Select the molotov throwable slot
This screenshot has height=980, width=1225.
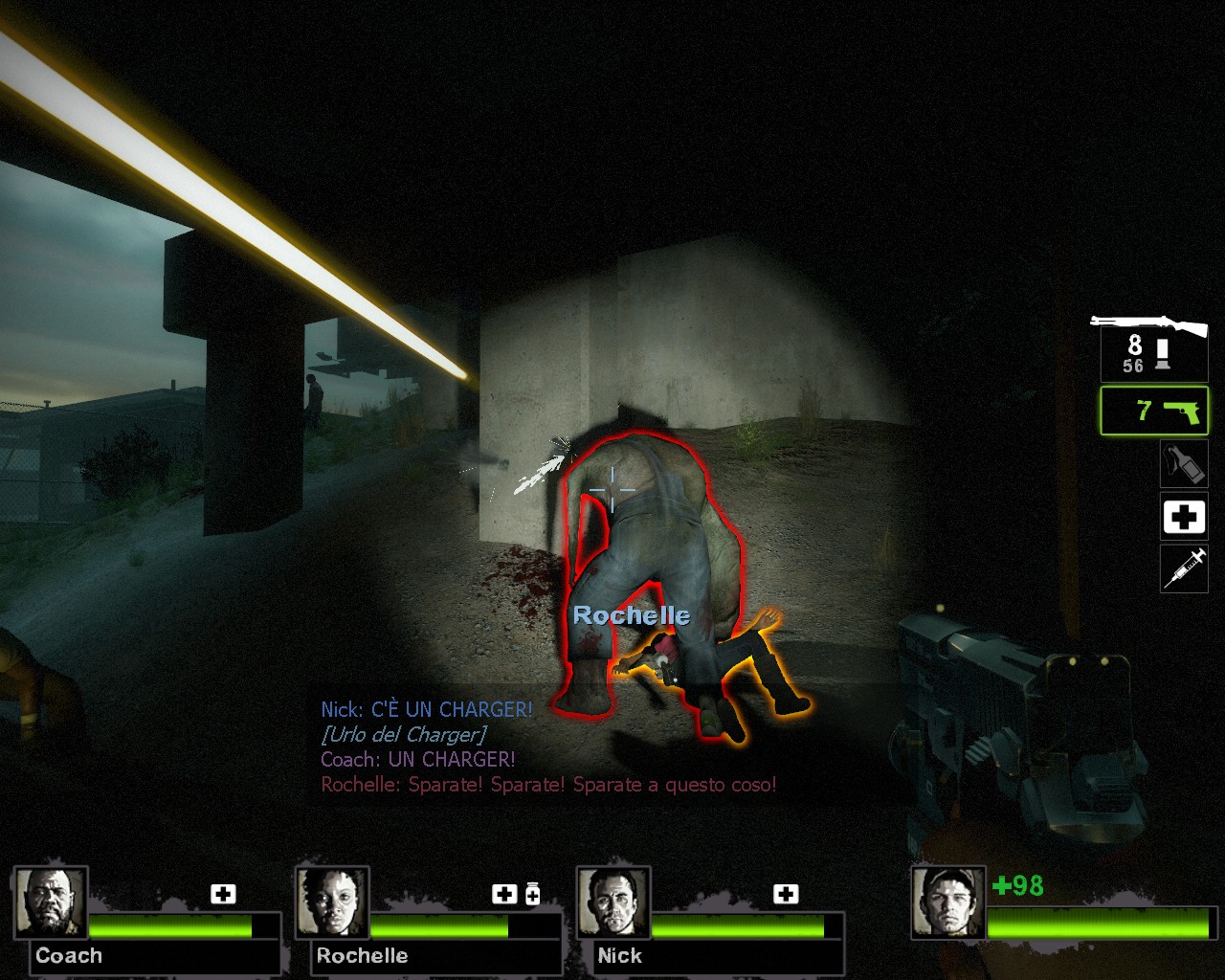1184,464
